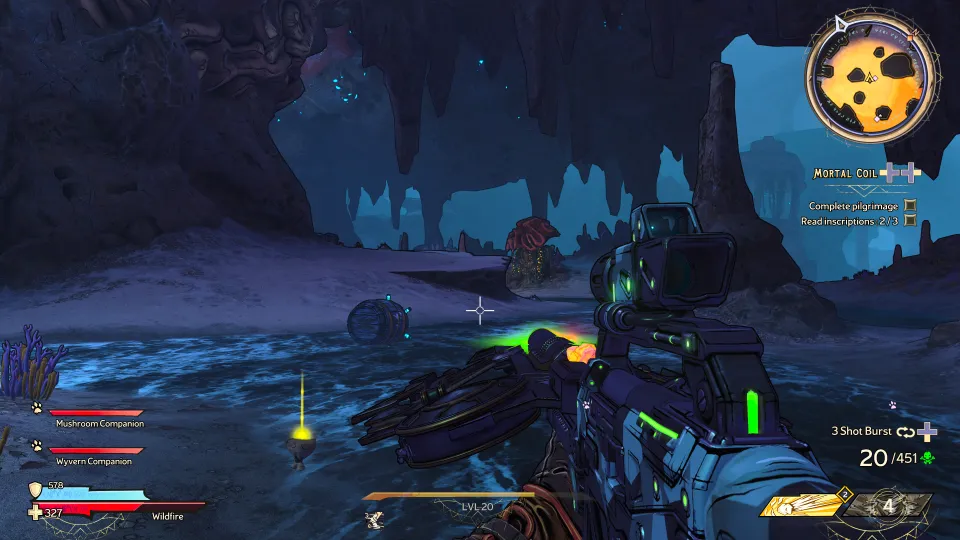This screenshot has height=540, width=960.
Task: Click the Read inscriptions objective
Action: 851,221
